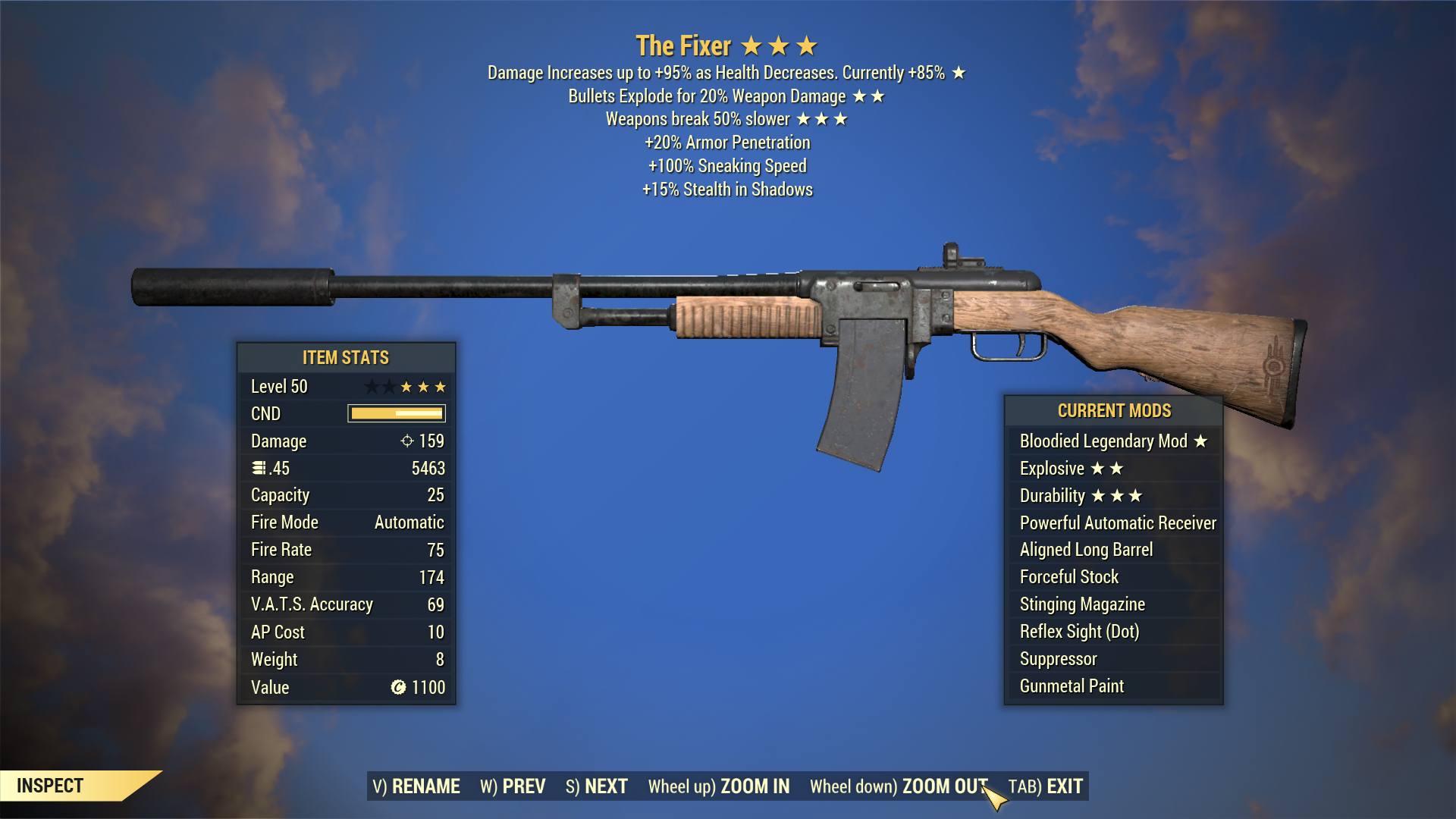Choose the ZOOM IN option
Screen dimensions: 1456x819
coord(719,786)
